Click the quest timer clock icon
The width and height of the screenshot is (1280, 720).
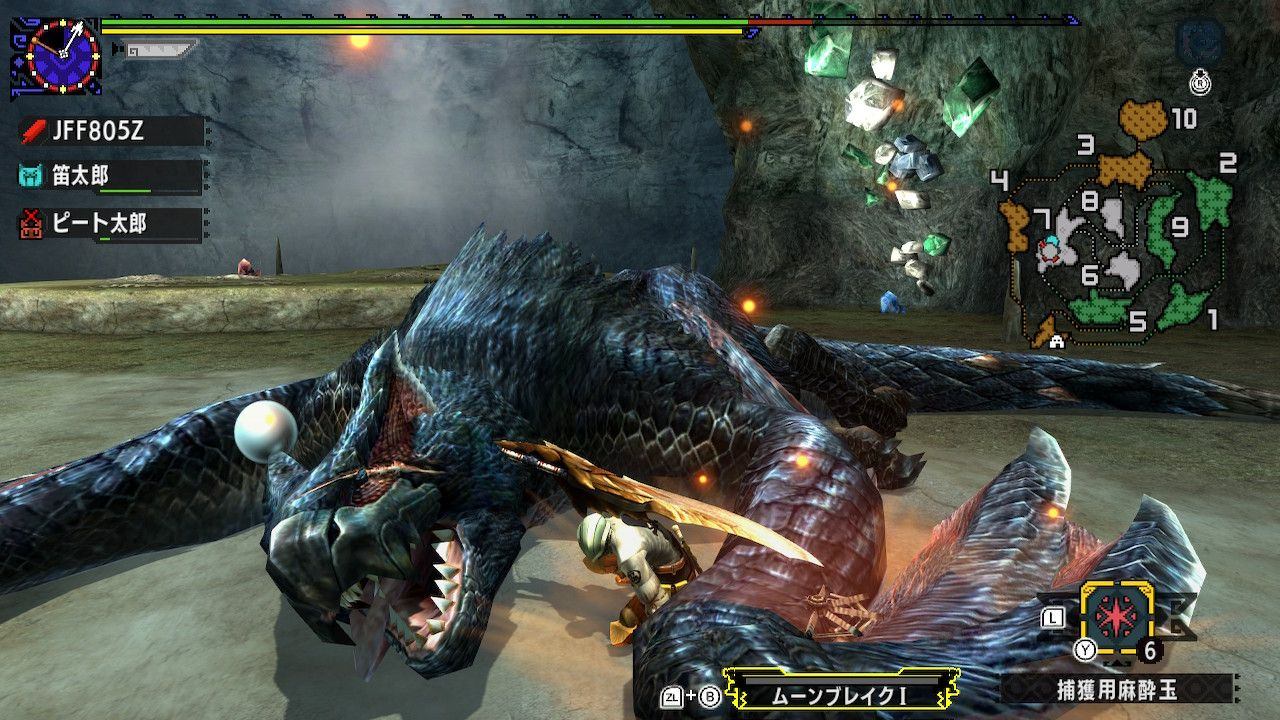click(62, 56)
